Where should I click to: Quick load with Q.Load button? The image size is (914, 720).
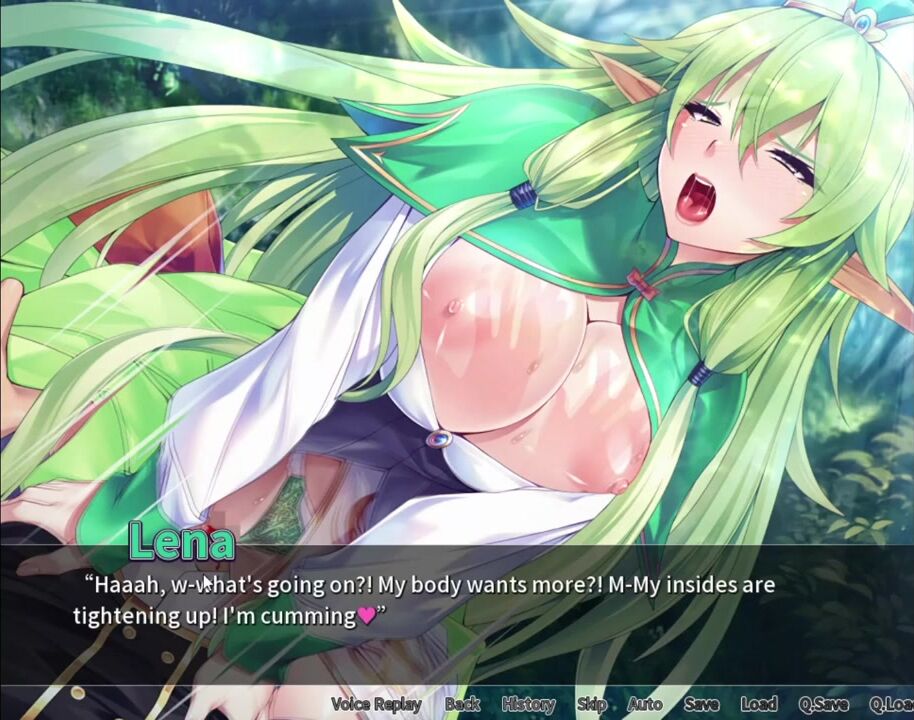click(891, 704)
